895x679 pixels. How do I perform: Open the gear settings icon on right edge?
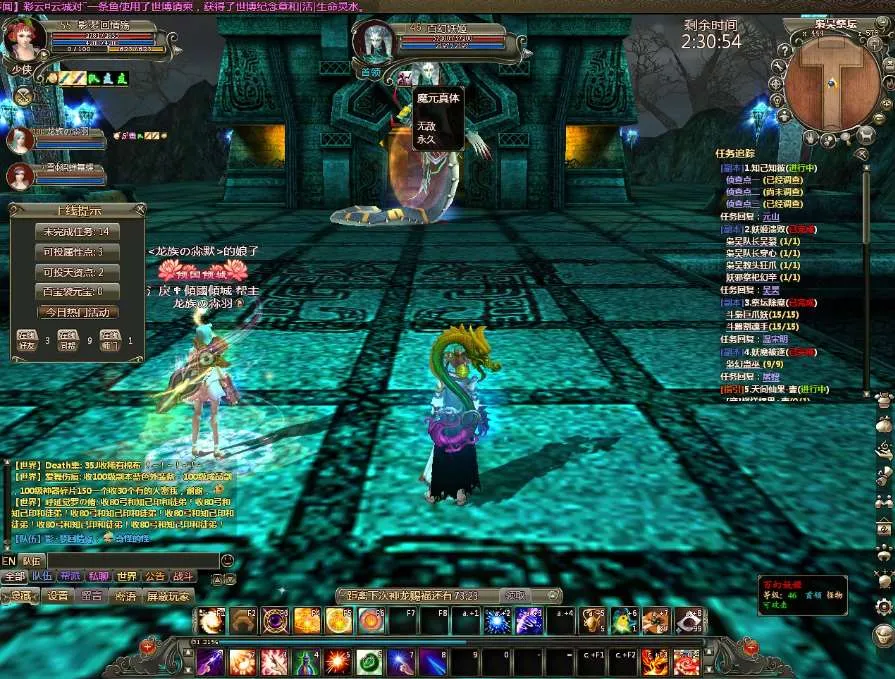pyautogui.click(x=883, y=606)
